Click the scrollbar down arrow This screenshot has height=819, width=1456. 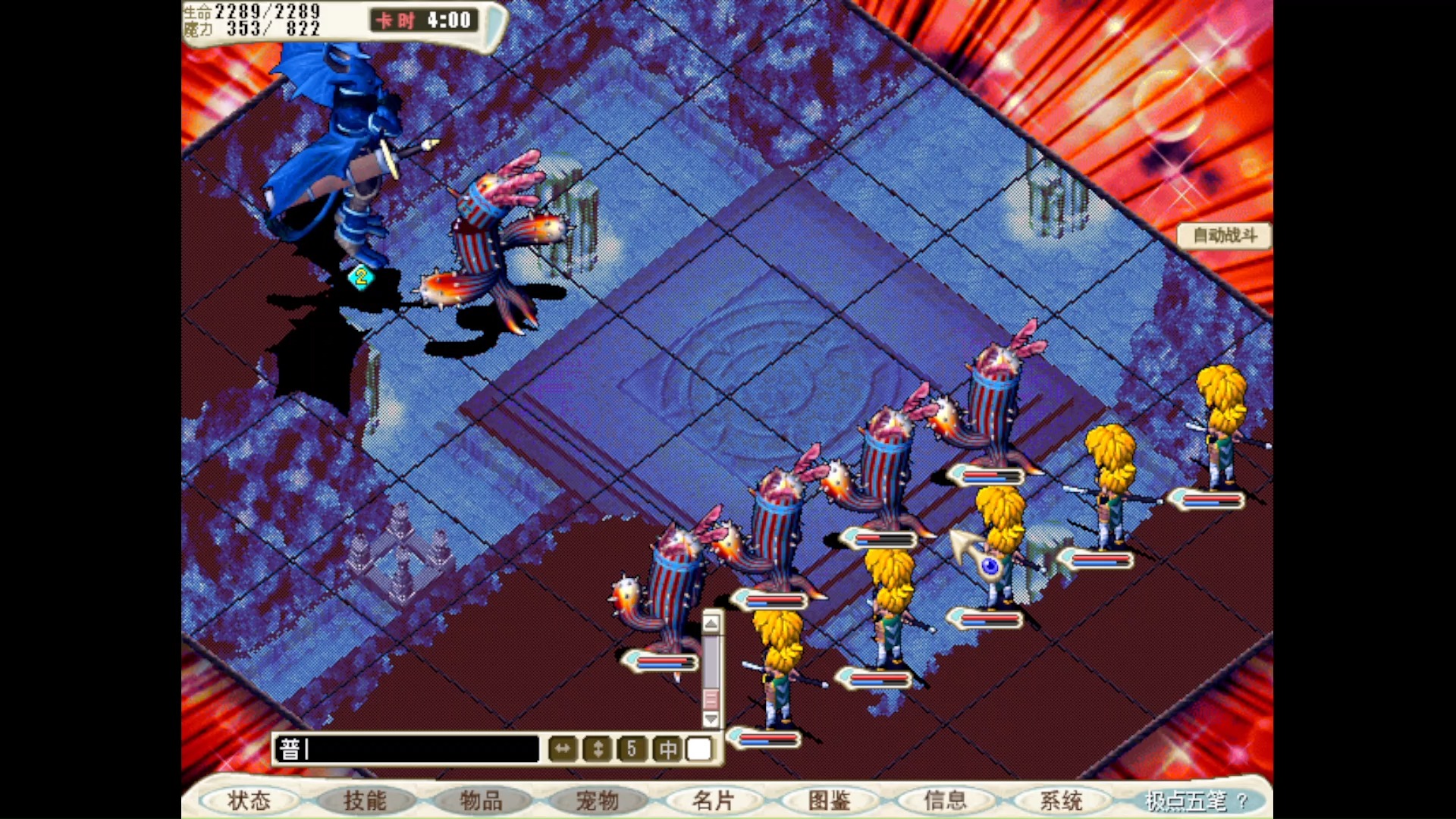tap(710, 717)
